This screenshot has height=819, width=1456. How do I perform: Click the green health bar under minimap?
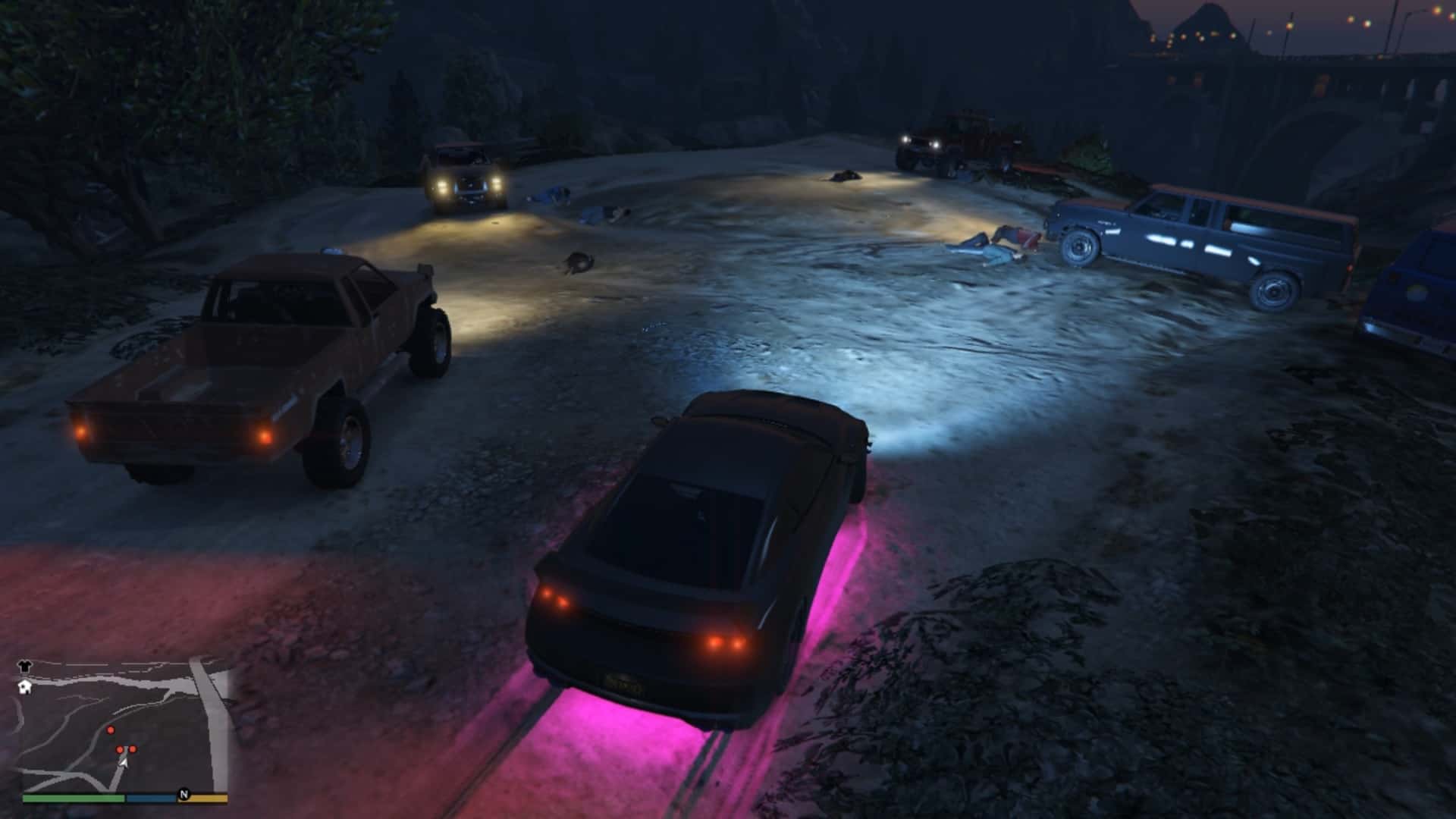[x=73, y=797]
